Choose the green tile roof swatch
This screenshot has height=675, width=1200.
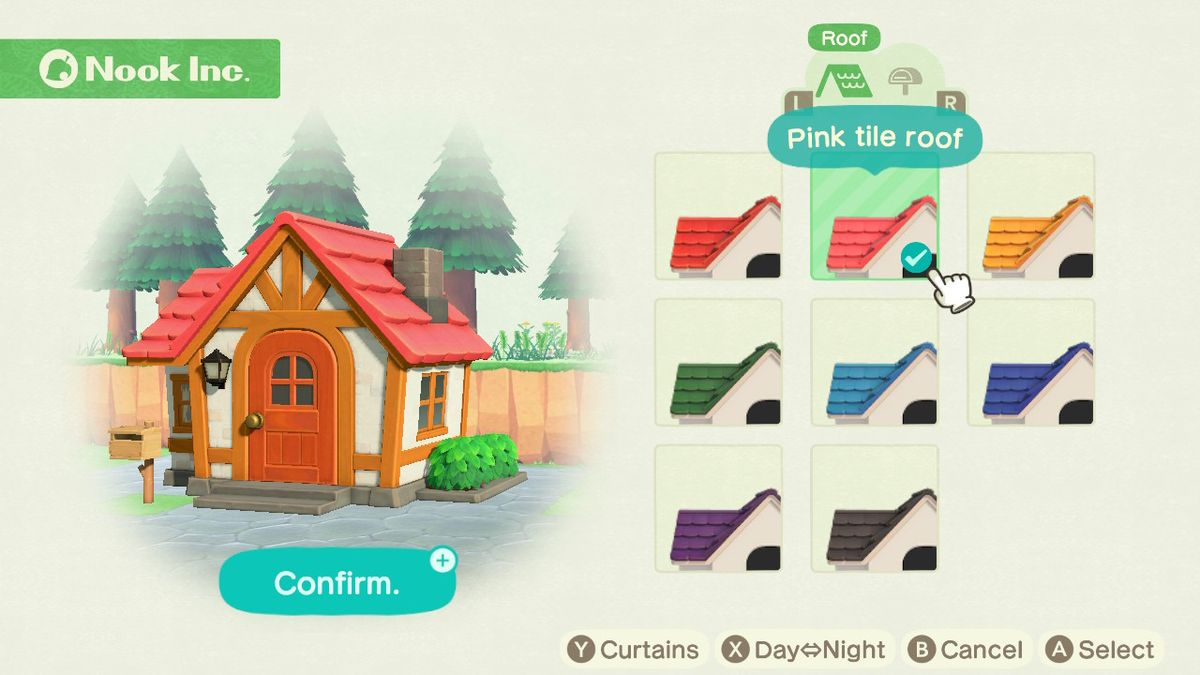tap(718, 363)
